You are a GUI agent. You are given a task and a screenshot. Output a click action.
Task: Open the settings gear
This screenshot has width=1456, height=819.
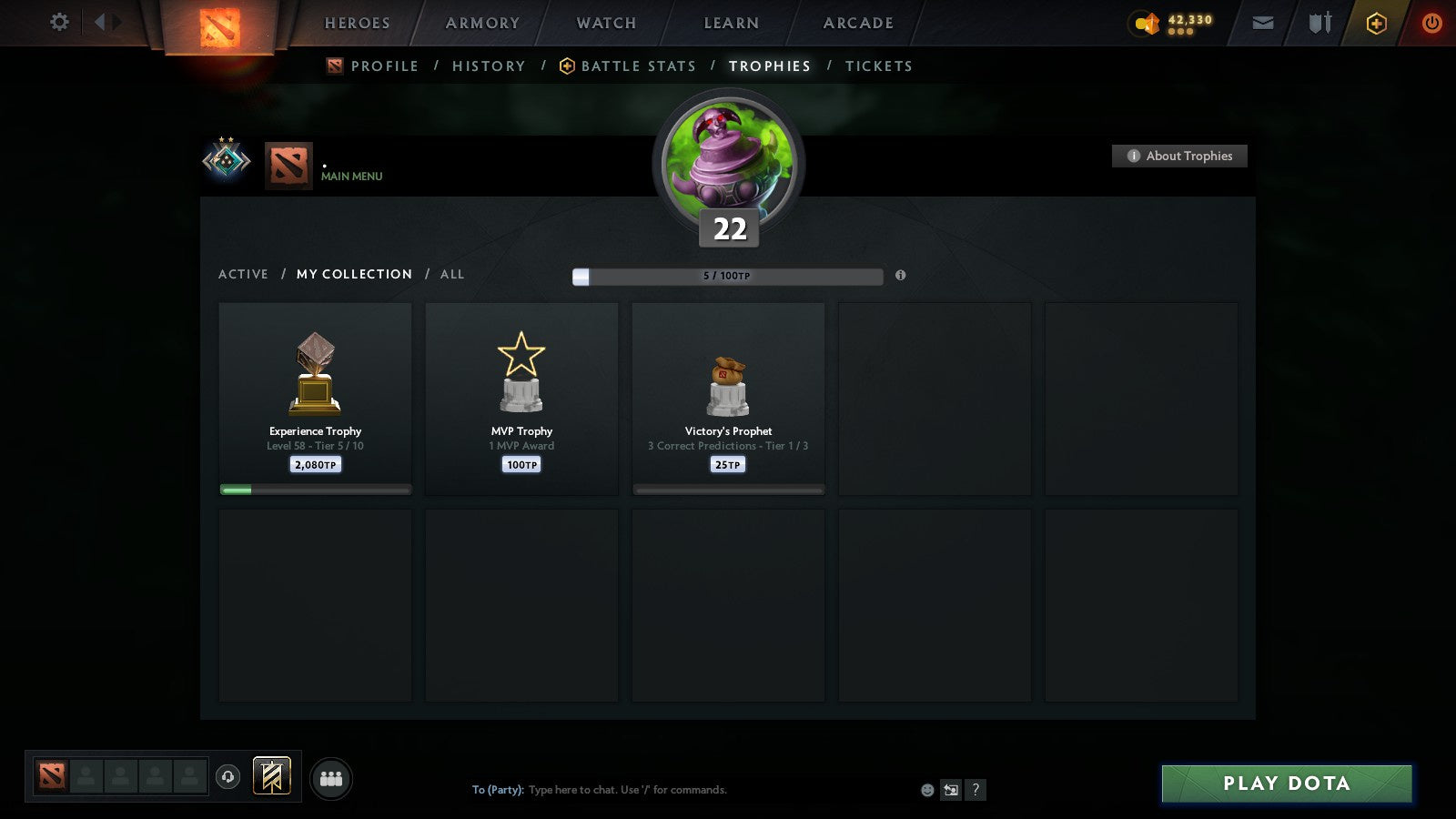[58, 23]
